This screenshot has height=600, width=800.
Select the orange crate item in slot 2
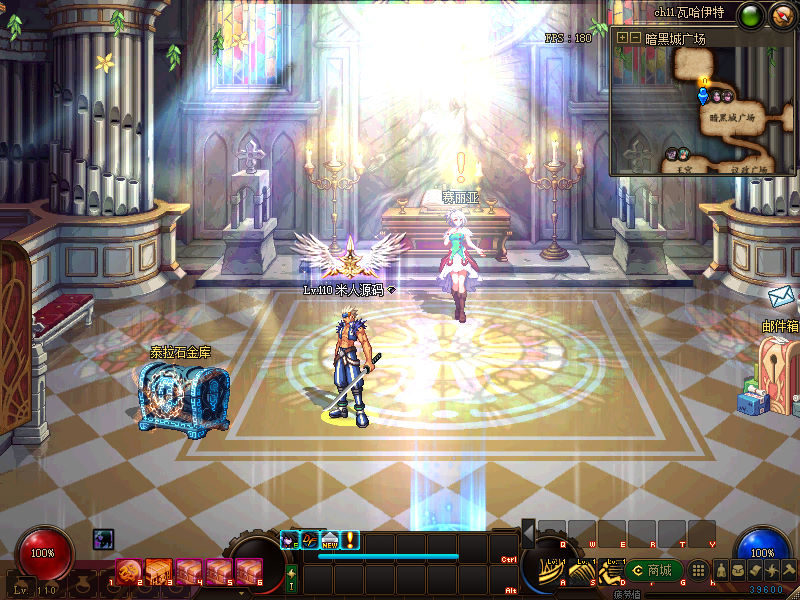158,572
